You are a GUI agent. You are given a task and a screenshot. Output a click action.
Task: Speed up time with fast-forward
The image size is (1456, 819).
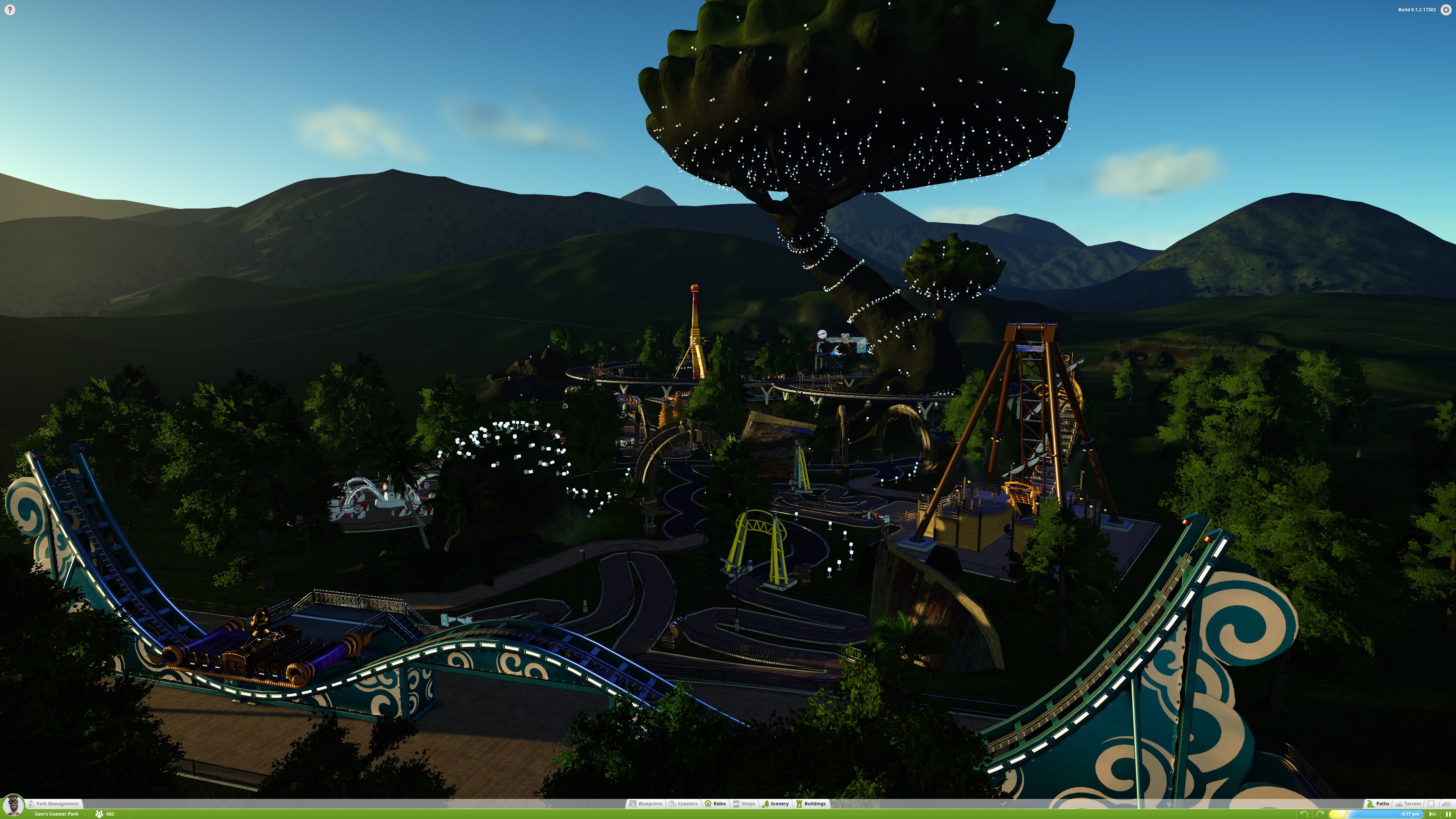point(1432,814)
